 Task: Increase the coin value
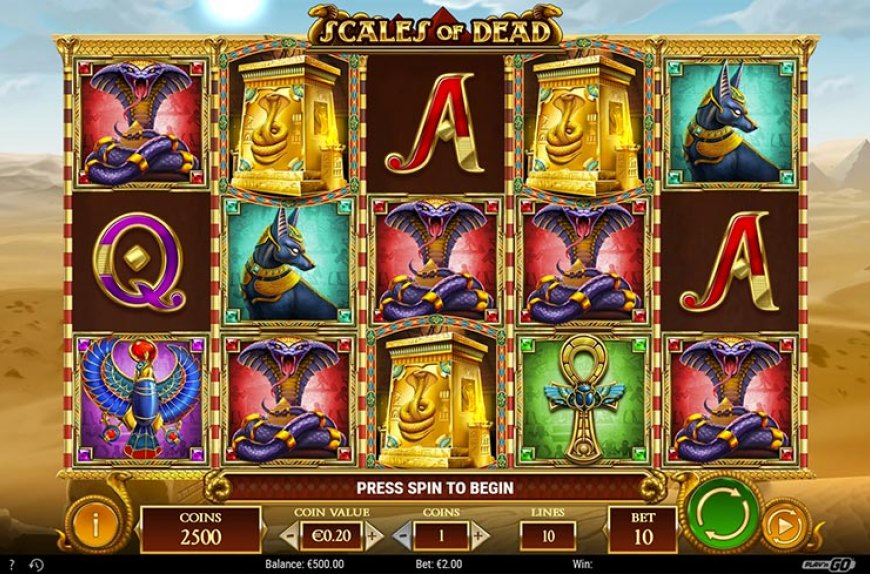coord(374,536)
